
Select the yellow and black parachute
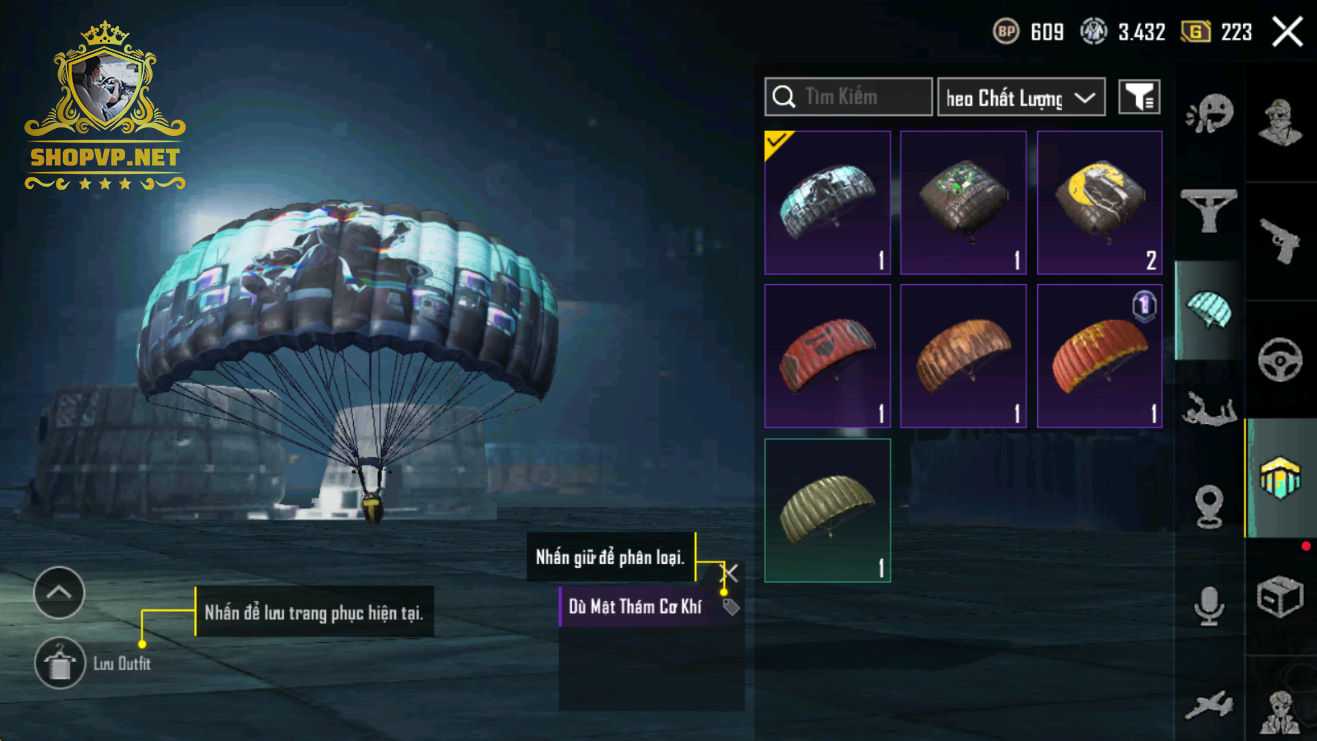point(1099,202)
